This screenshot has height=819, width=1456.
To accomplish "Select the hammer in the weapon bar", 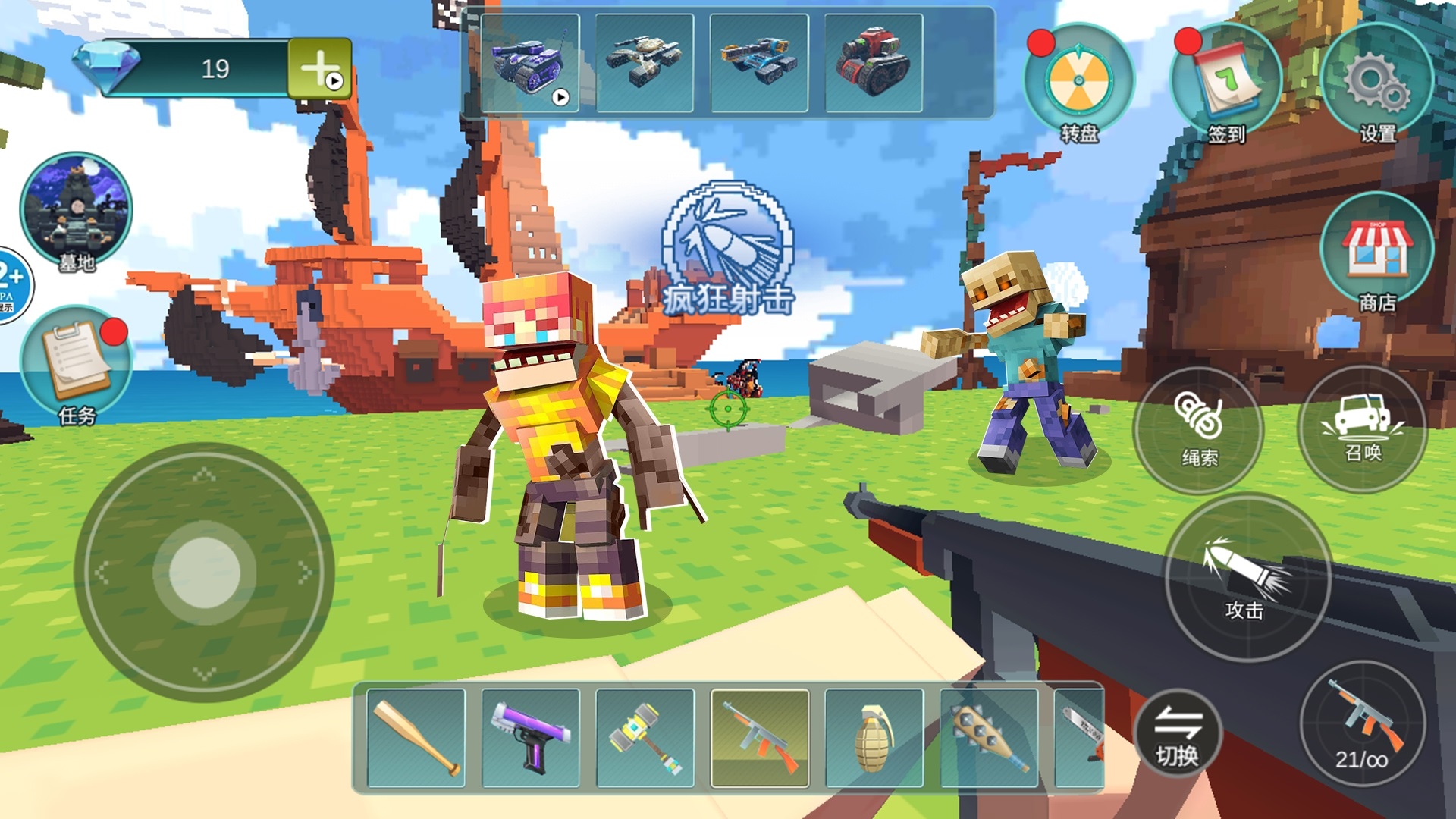I will tap(645, 738).
